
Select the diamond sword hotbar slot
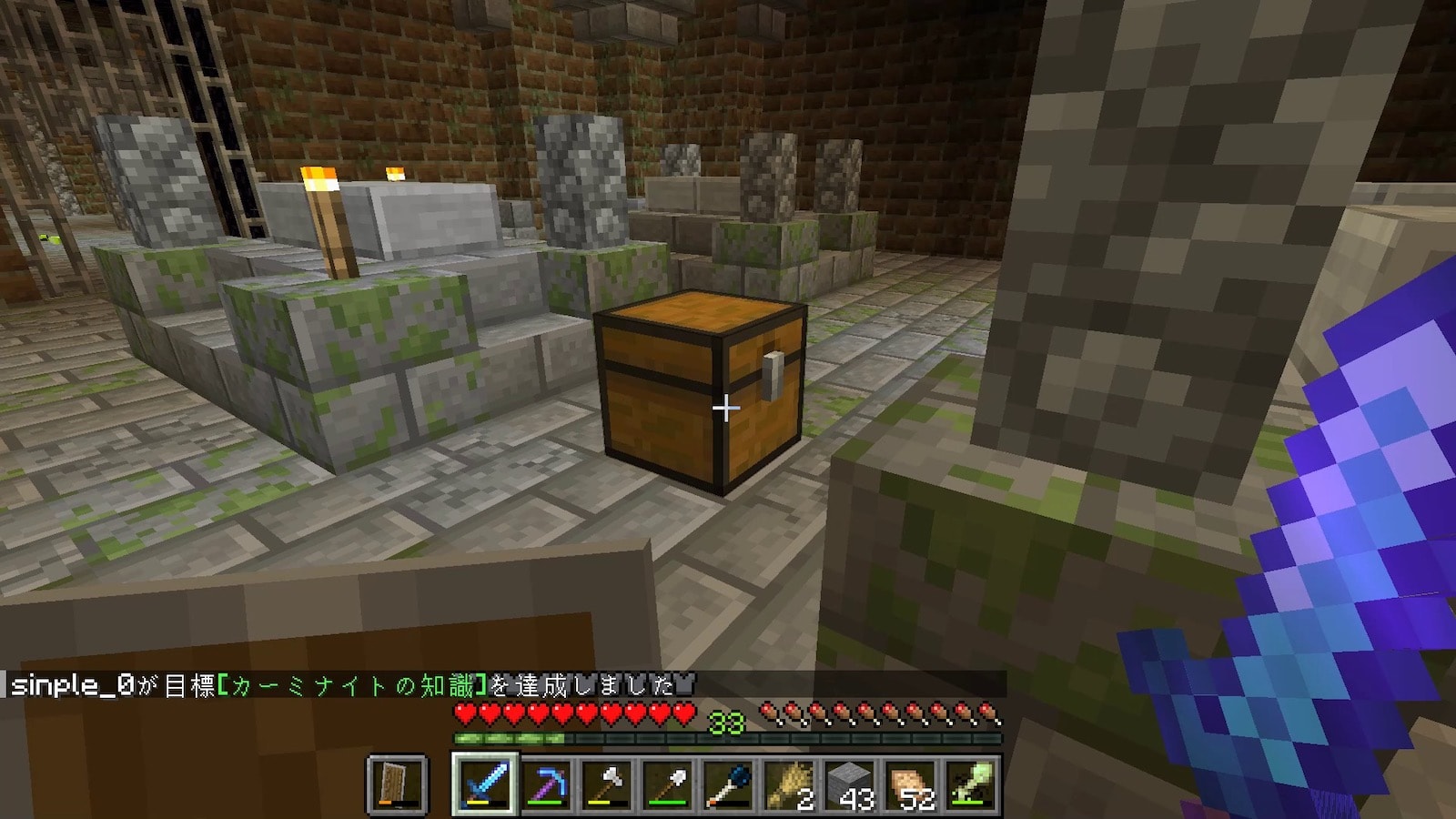pos(483,784)
